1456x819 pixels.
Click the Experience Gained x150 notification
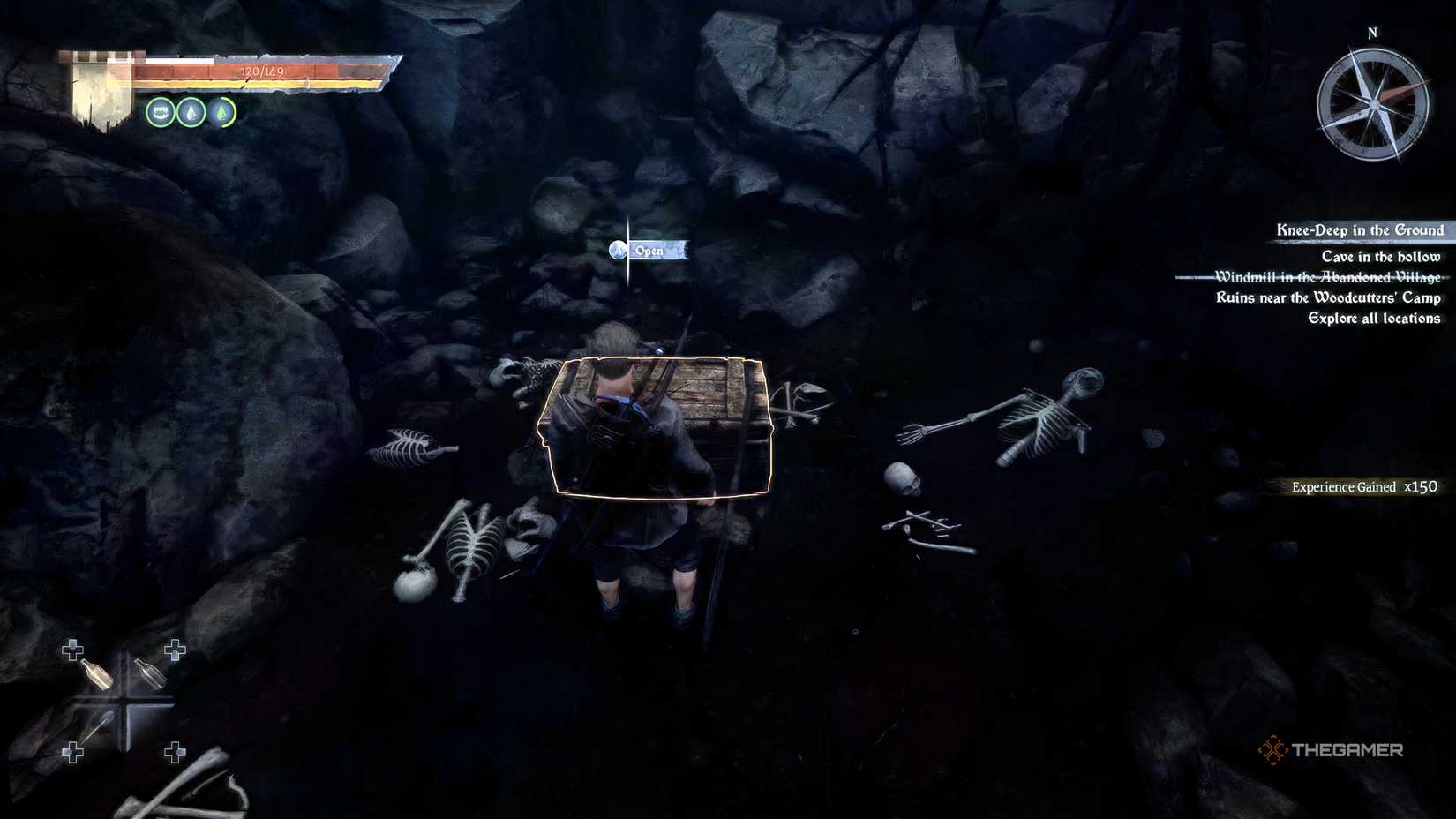coord(1363,486)
